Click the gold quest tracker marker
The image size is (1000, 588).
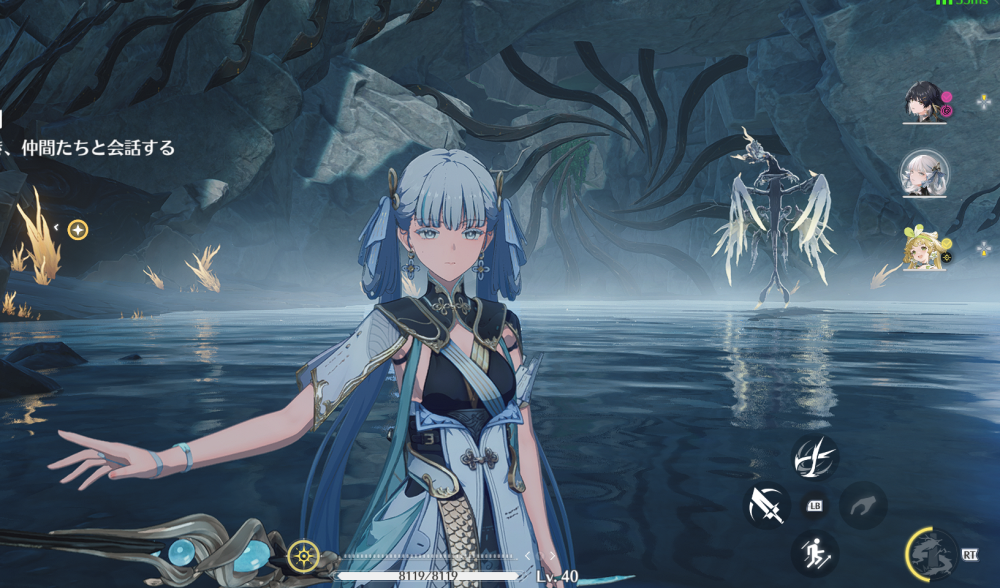pos(78,230)
